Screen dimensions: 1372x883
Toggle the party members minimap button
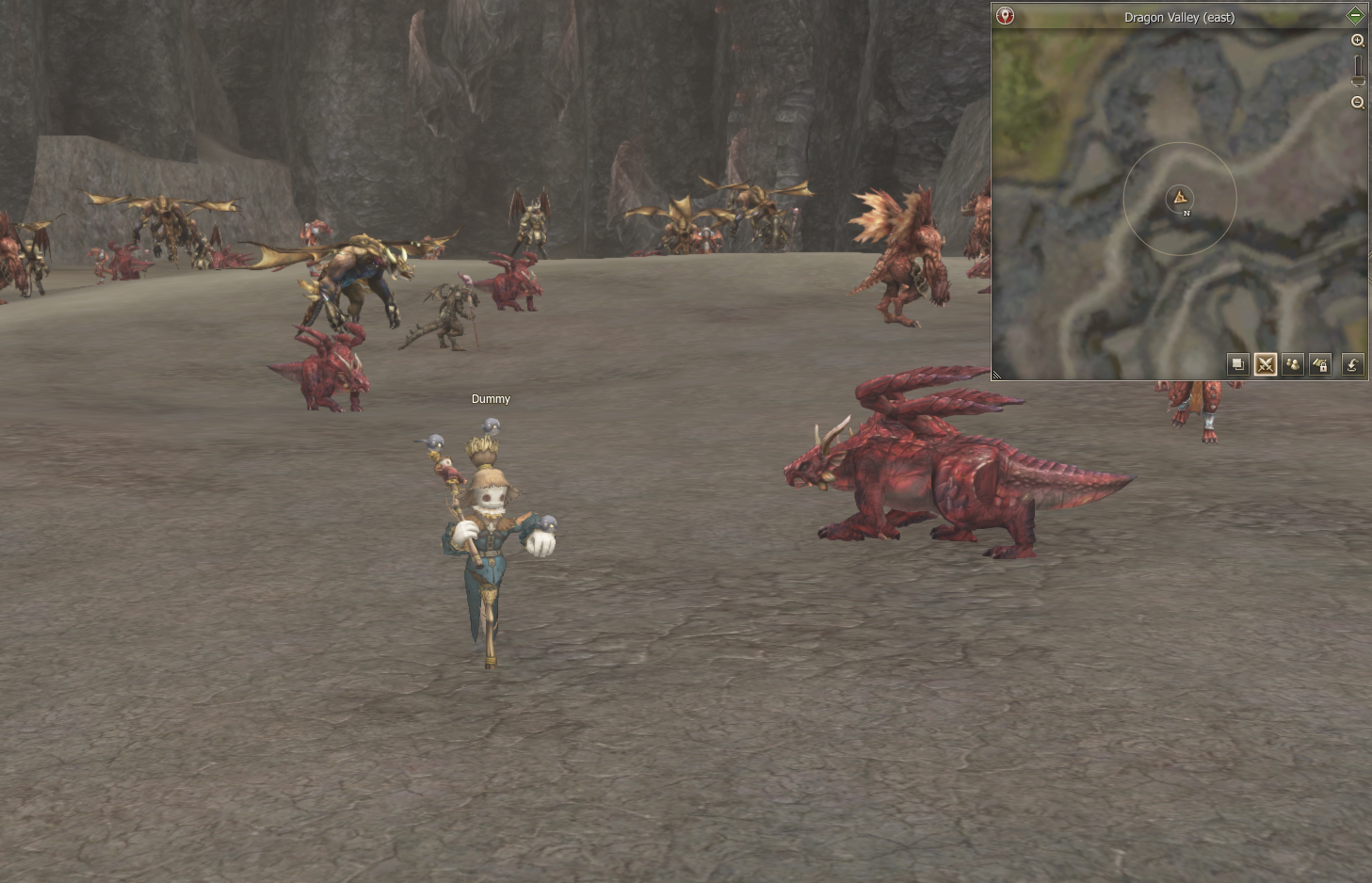click(1293, 364)
